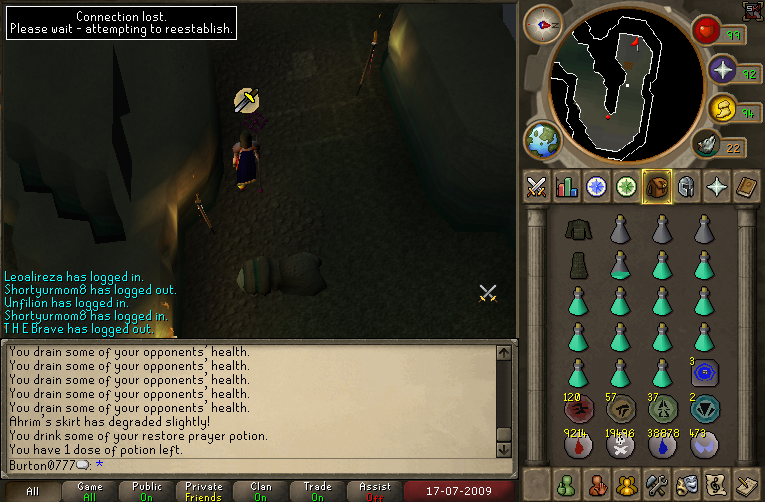Screen dimensions: 765x502
Task: Click Ahrim's robe skirt in inventory
Action: click(x=575, y=265)
